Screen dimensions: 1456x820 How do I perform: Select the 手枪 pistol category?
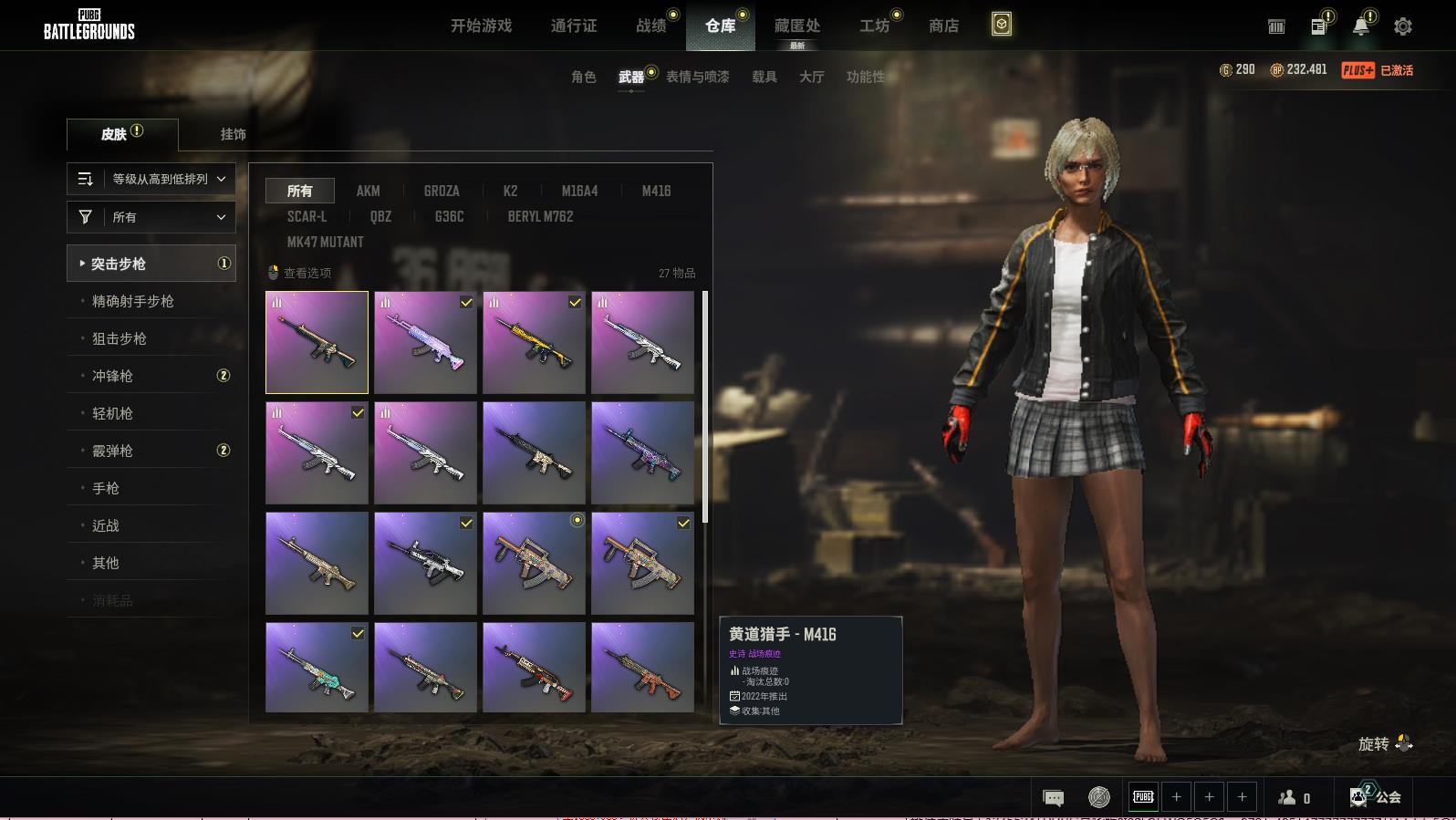pos(106,488)
